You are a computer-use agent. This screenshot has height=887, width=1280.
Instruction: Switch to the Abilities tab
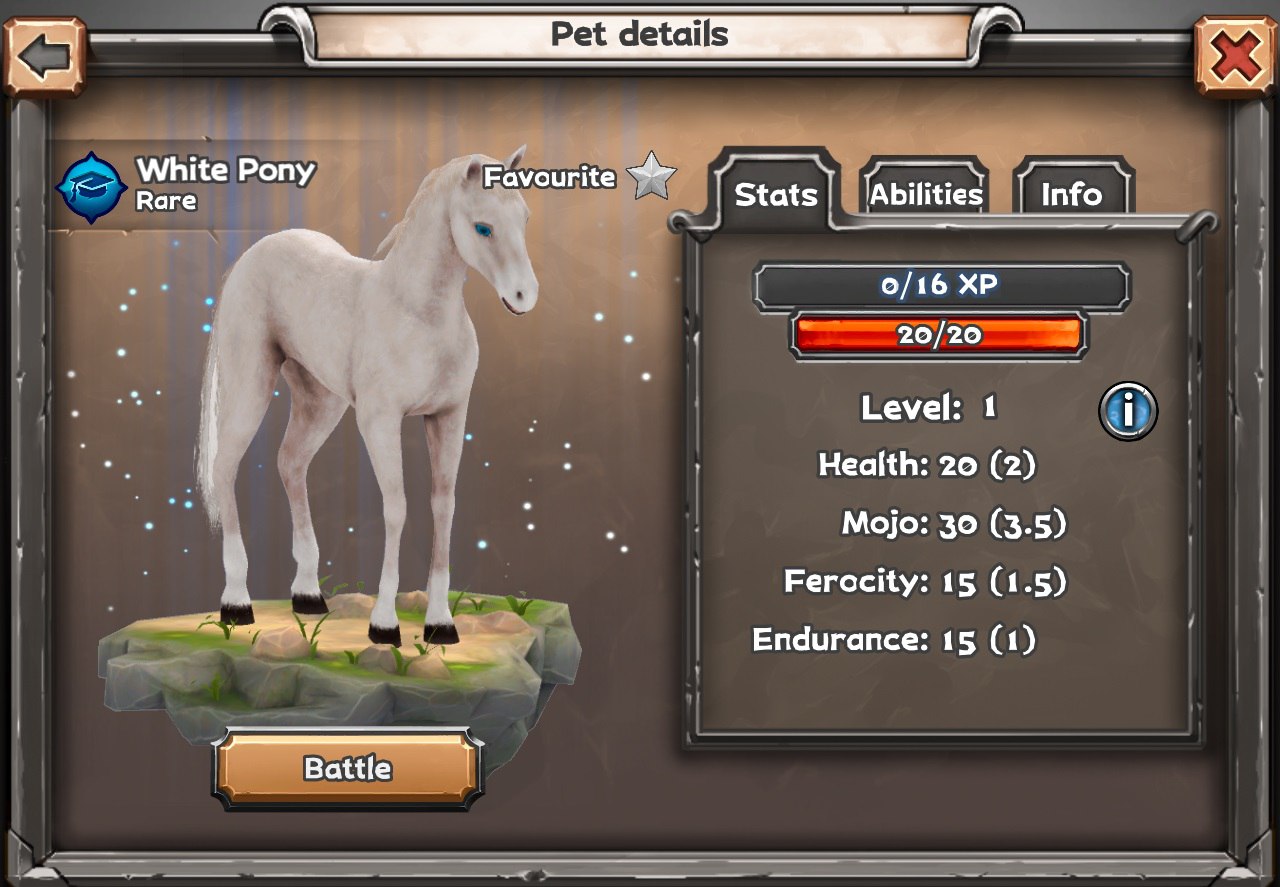(x=925, y=193)
